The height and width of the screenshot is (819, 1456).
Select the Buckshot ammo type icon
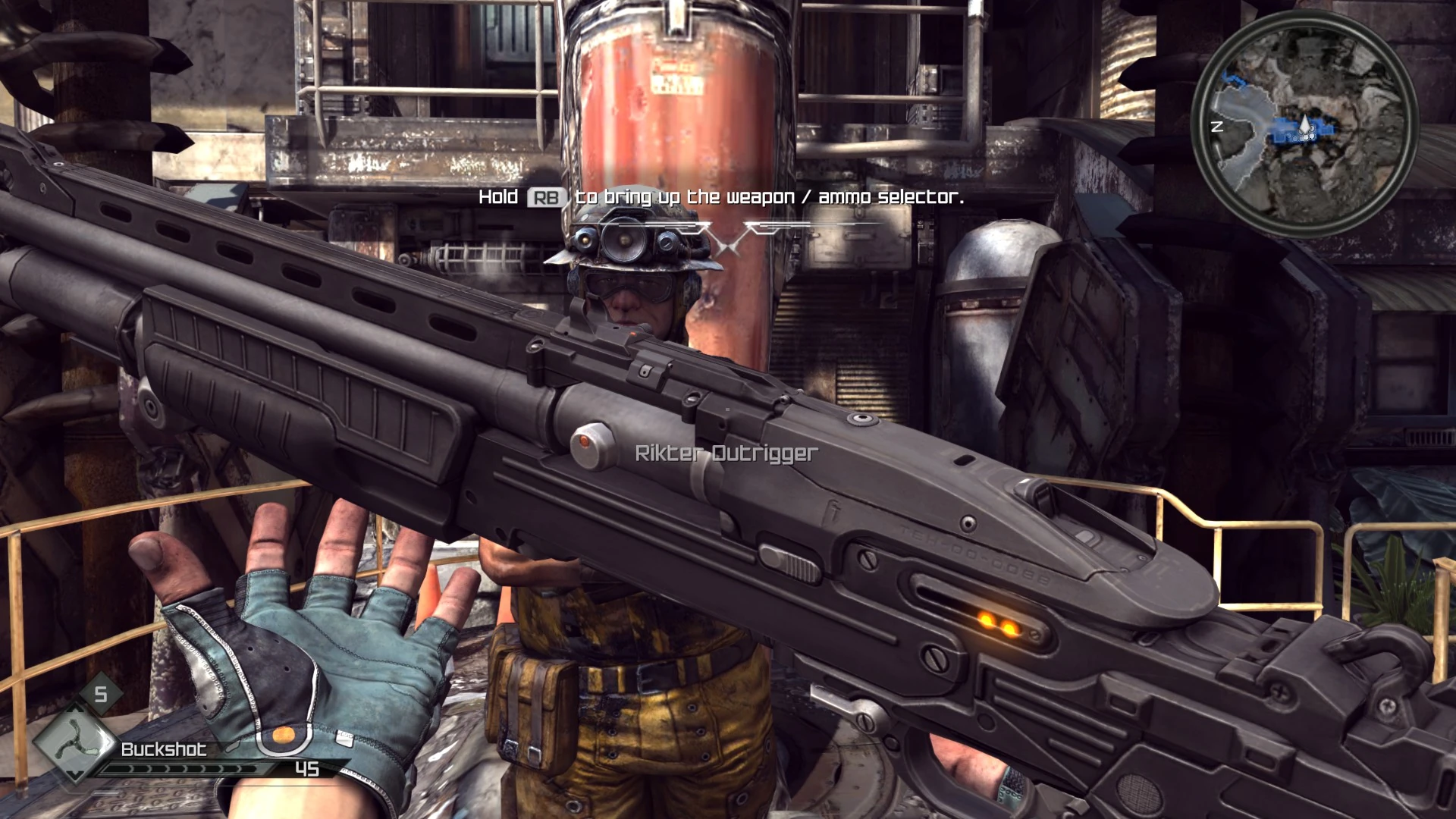[x=75, y=745]
